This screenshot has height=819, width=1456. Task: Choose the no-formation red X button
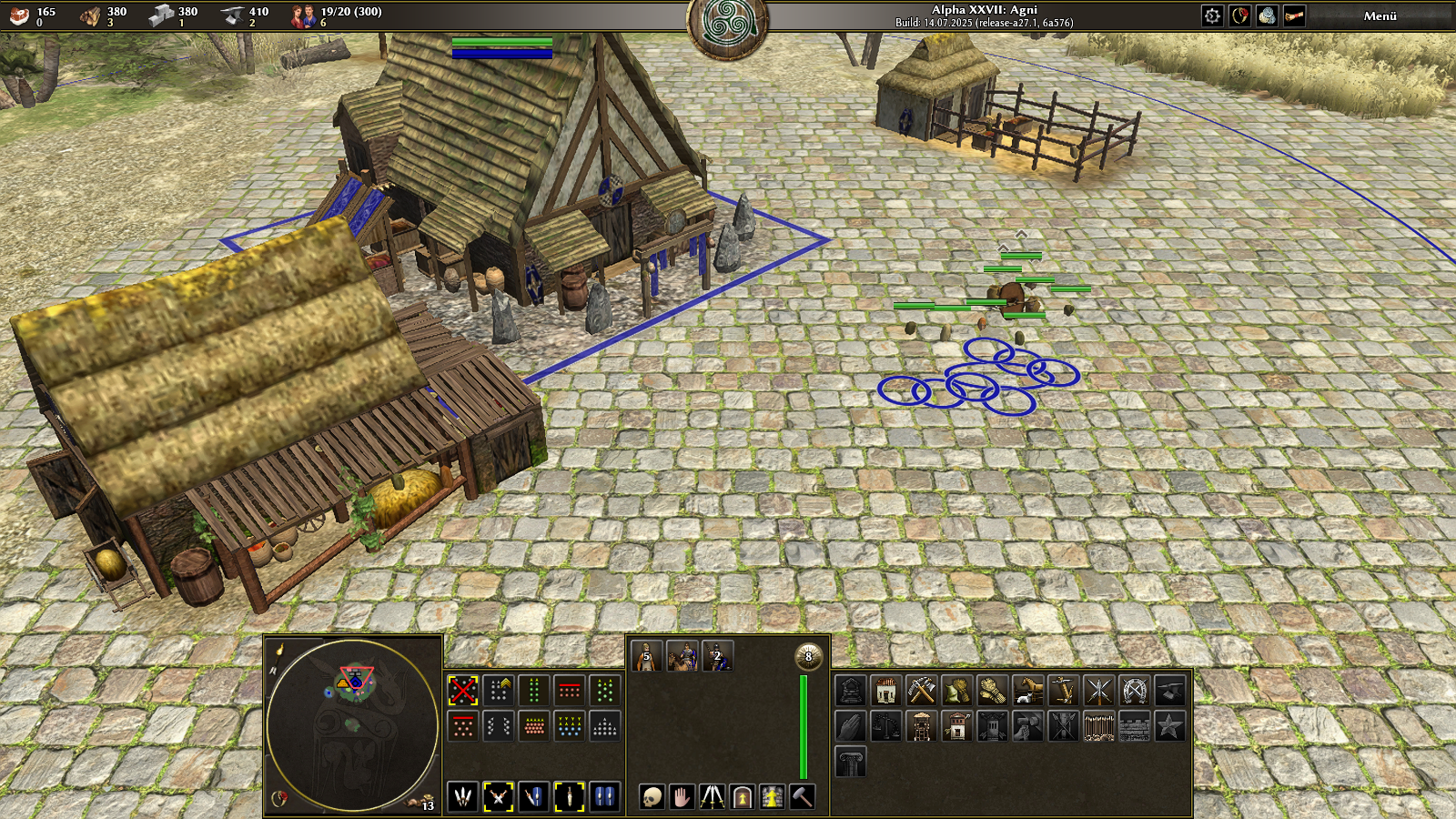coord(463,691)
